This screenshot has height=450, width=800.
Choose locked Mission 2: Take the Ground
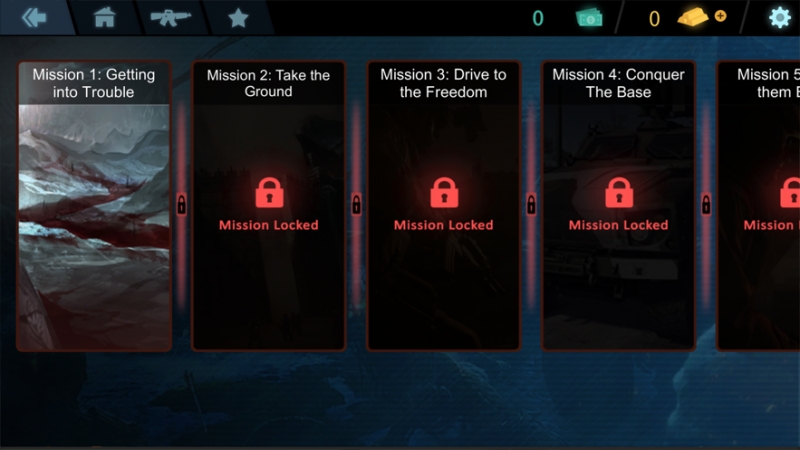tap(268, 206)
